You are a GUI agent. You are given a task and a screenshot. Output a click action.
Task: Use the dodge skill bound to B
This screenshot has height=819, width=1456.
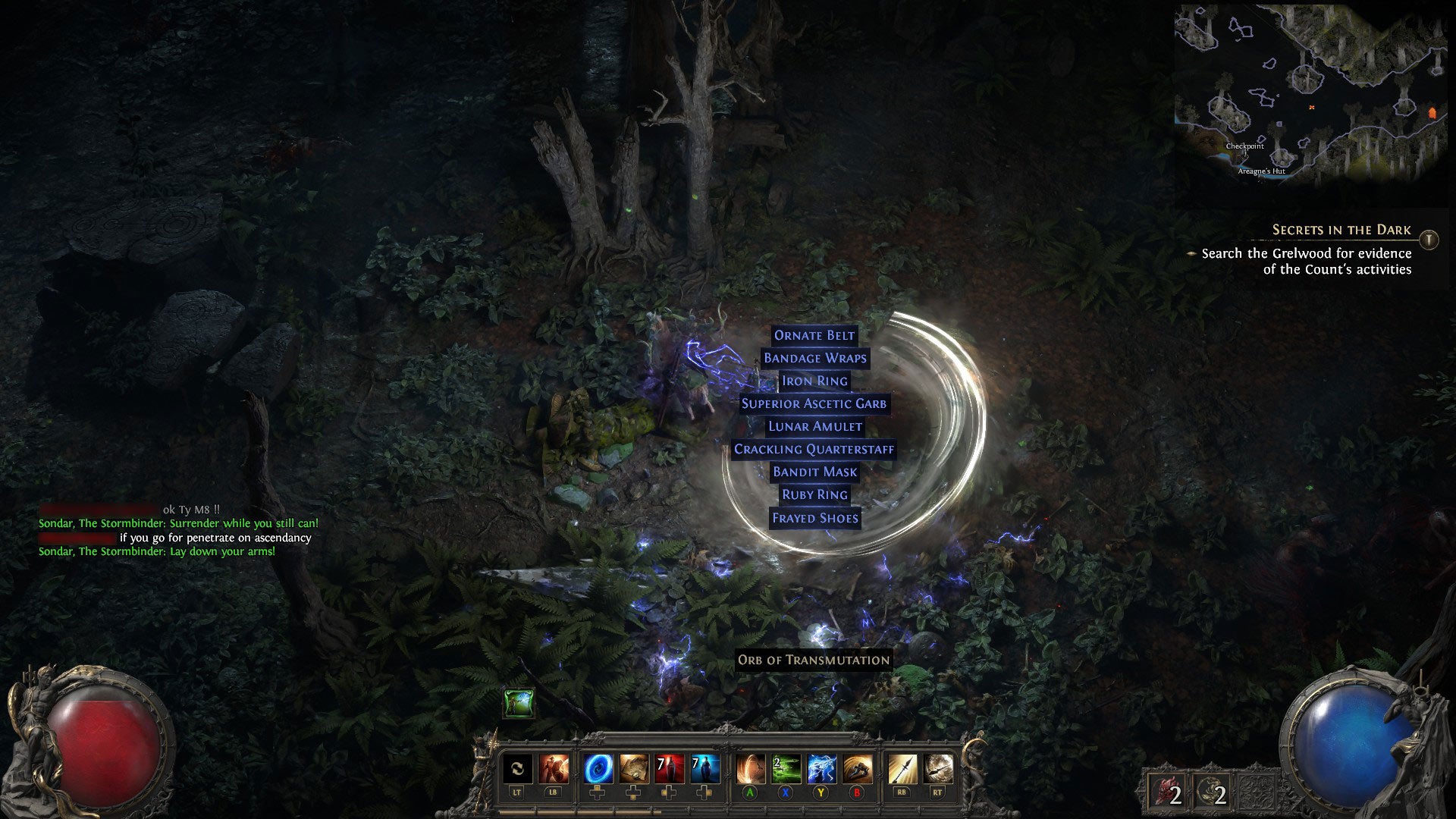point(858,768)
